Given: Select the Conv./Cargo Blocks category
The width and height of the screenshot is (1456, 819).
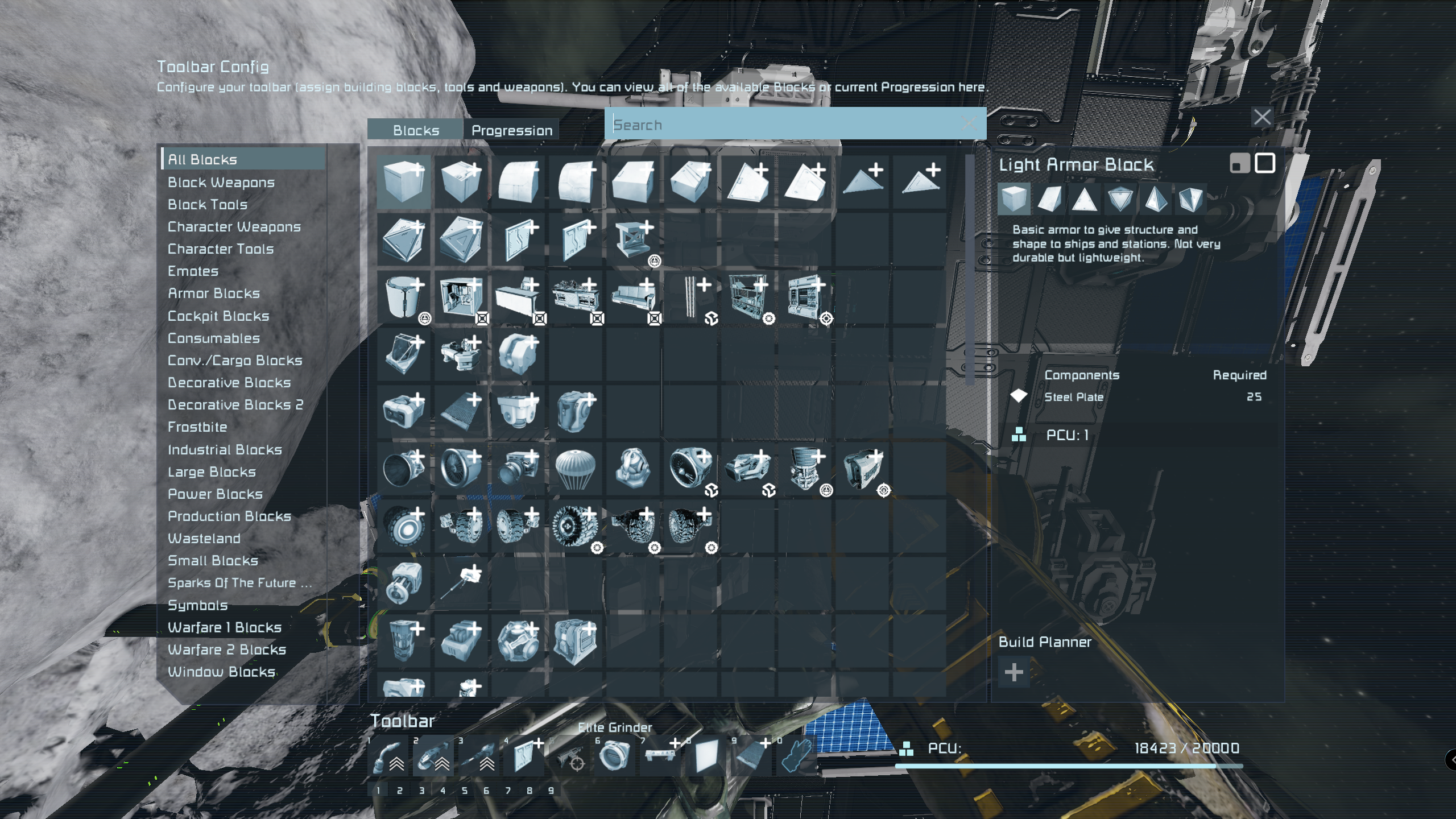Looking at the screenshot, I should point(234,361).
